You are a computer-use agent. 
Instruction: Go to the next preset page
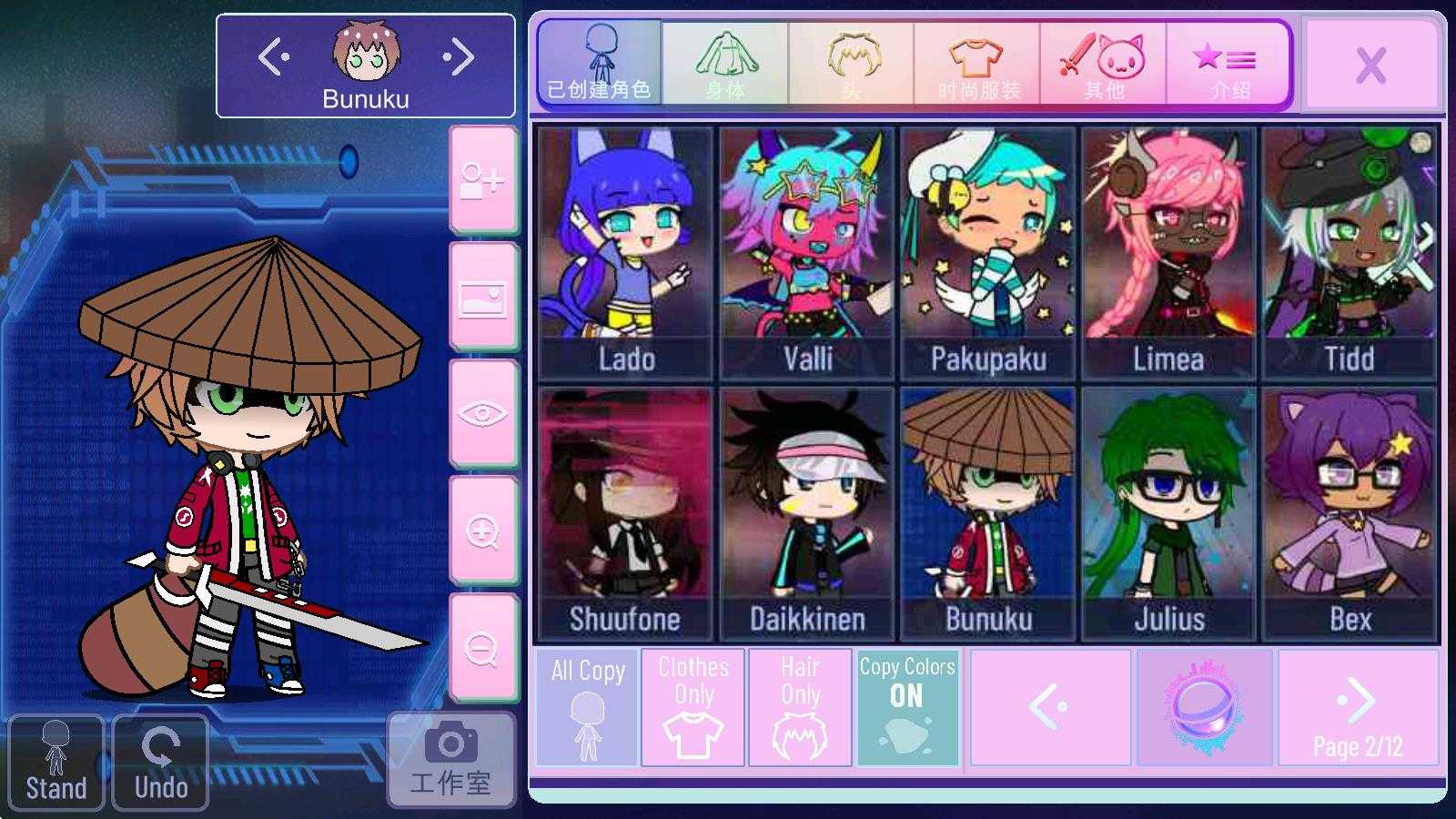click(x=1358, y=707)
